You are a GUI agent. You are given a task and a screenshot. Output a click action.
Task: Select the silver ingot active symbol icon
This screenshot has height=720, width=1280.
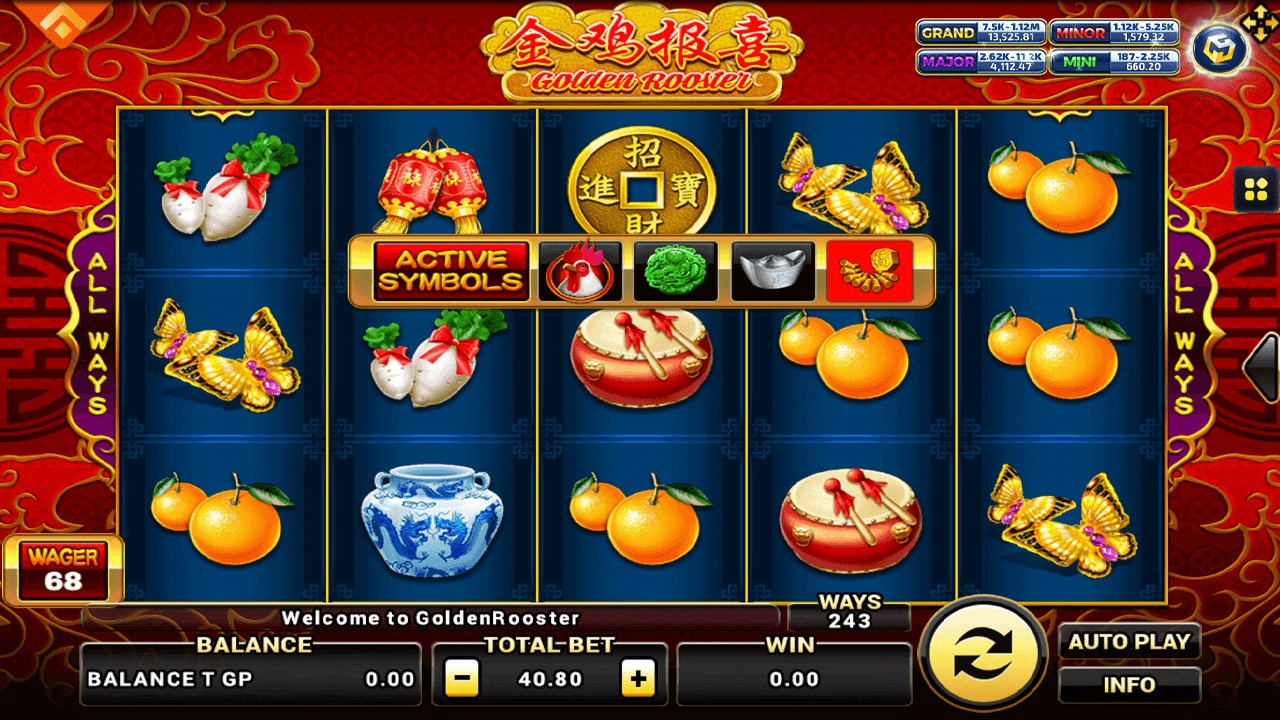(x=770, y=270)
